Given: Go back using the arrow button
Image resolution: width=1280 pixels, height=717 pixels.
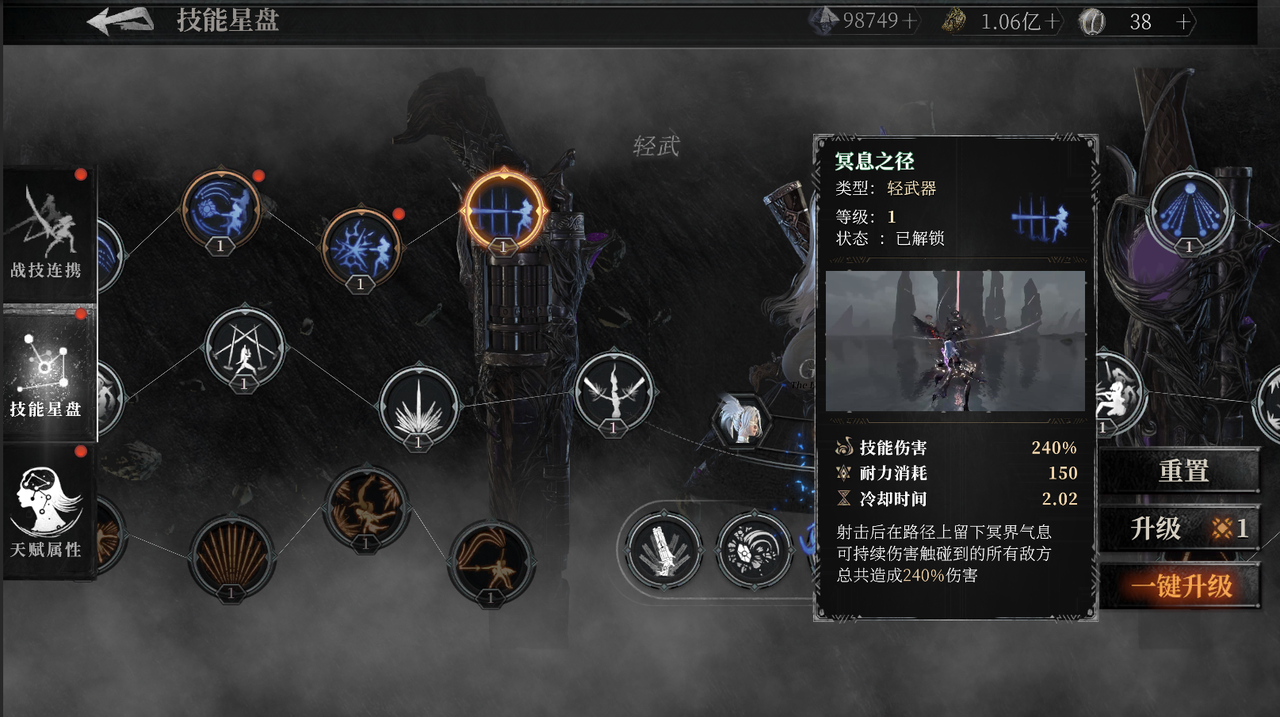Looking at the screenshot, I should click(x=120, y=21).
